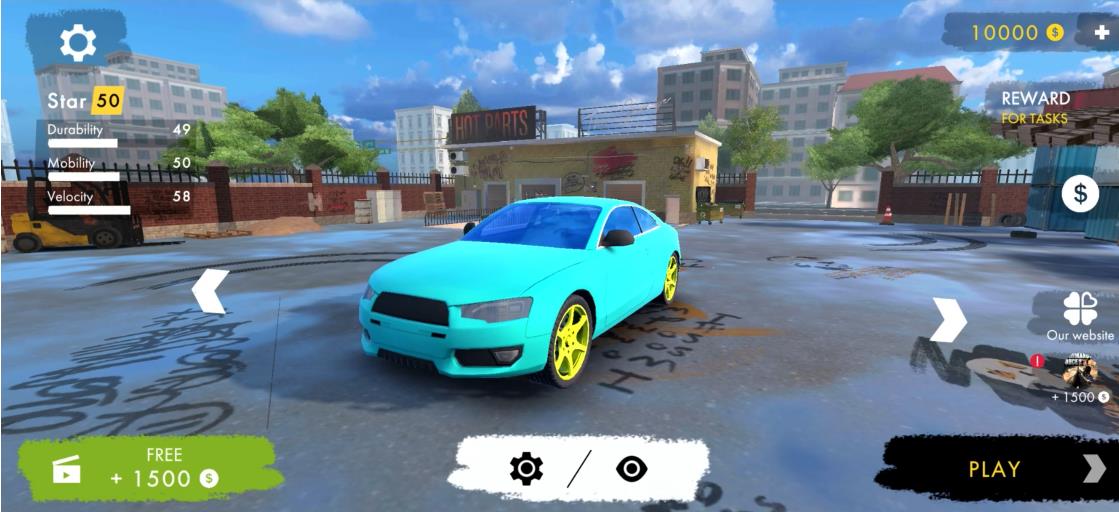Add more coins with the plus button
This screenshot has height=512, width=1119.
1101,32
